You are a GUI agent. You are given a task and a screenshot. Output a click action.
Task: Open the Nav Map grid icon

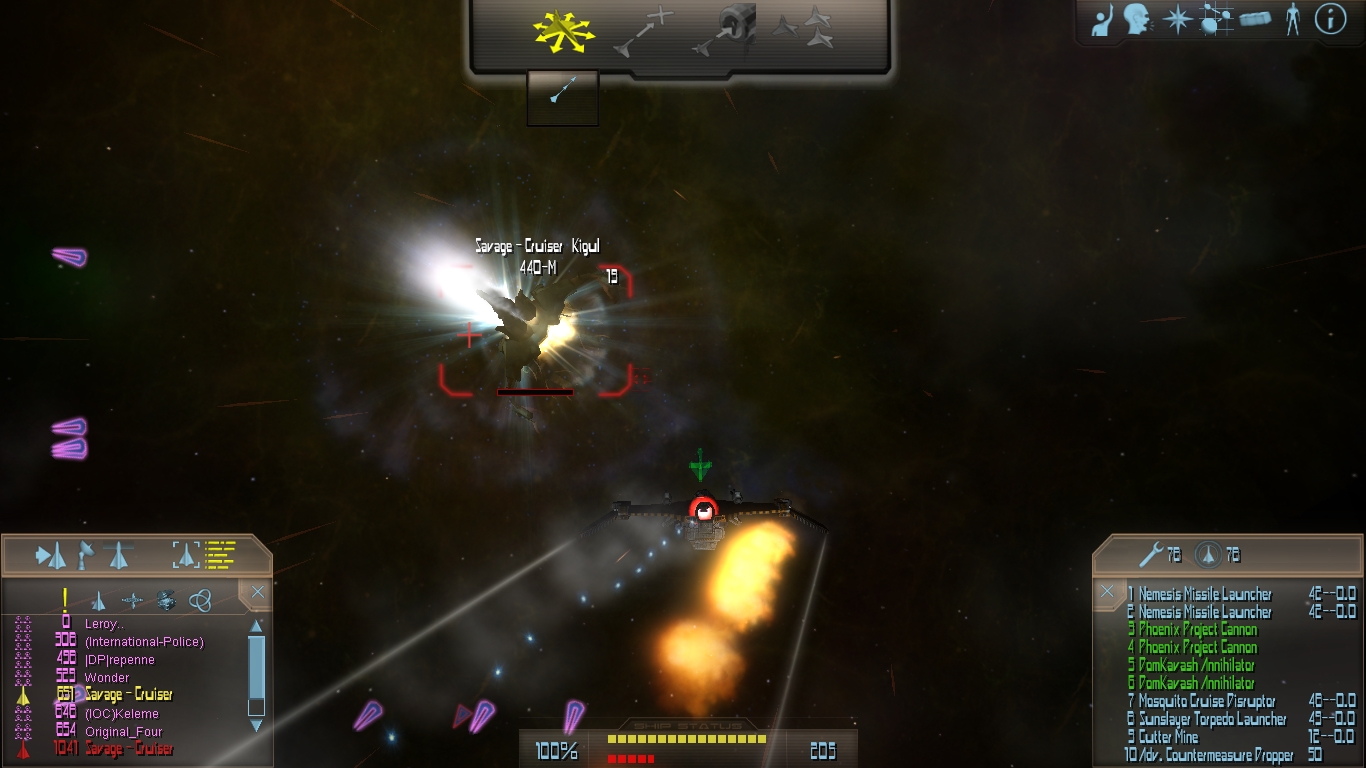tap(1215, 20)
